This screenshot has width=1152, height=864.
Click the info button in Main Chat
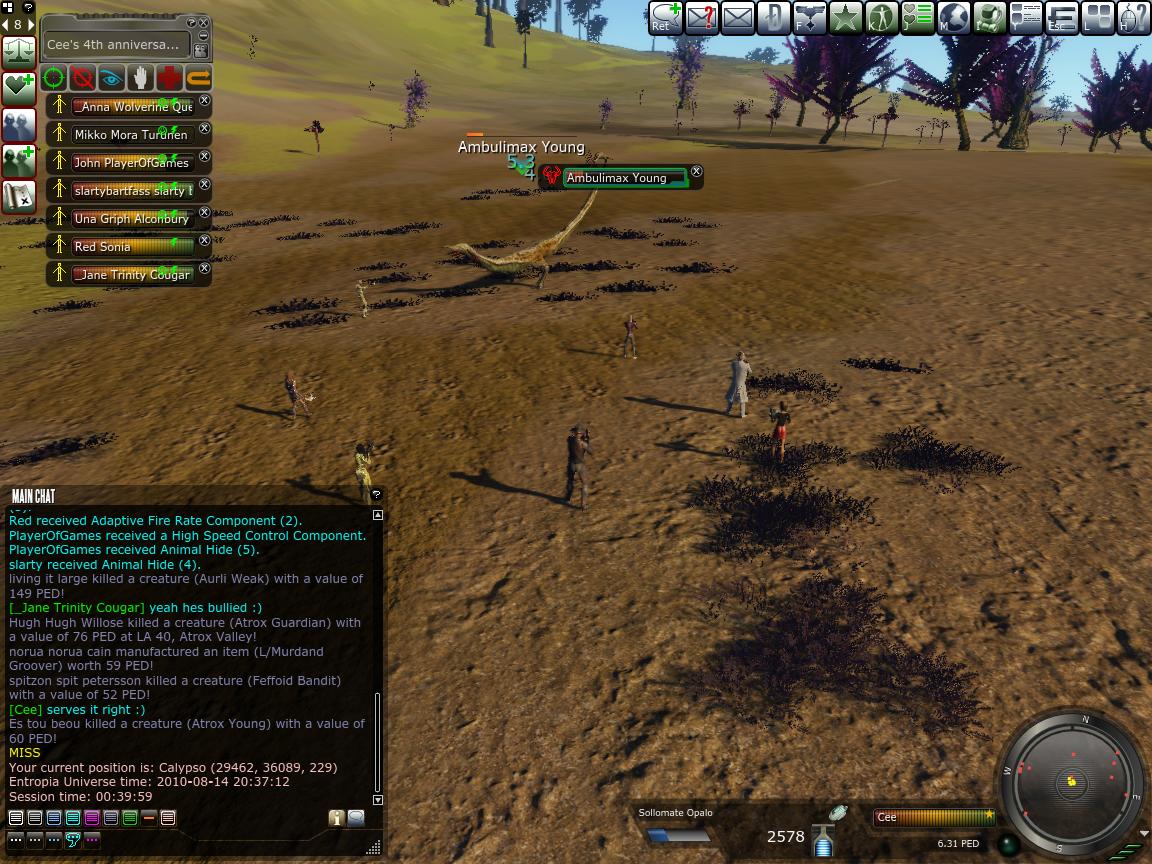[x=336, y=818]
